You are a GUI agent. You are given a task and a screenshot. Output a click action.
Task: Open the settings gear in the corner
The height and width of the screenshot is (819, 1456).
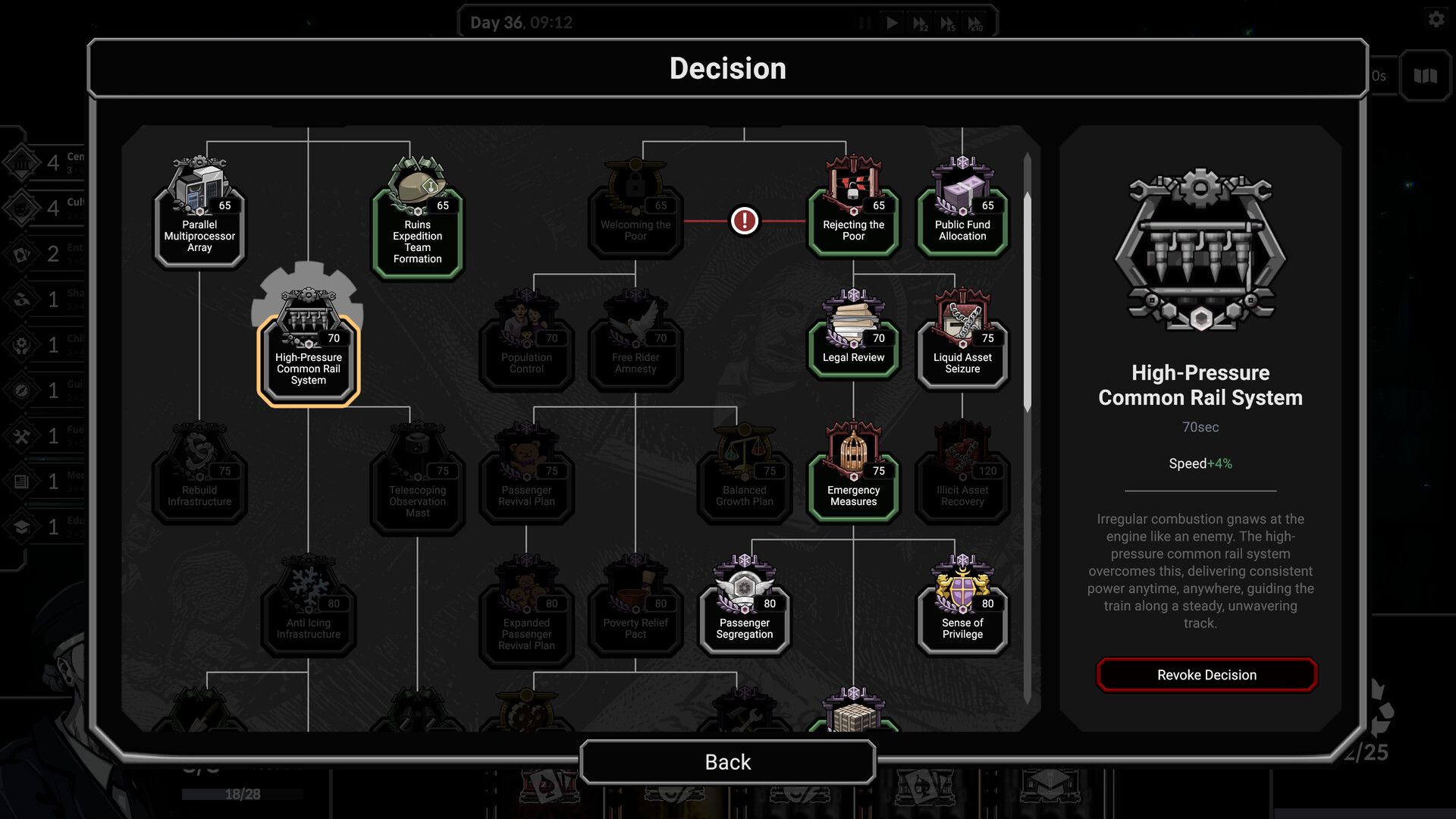click(1436, 19)
